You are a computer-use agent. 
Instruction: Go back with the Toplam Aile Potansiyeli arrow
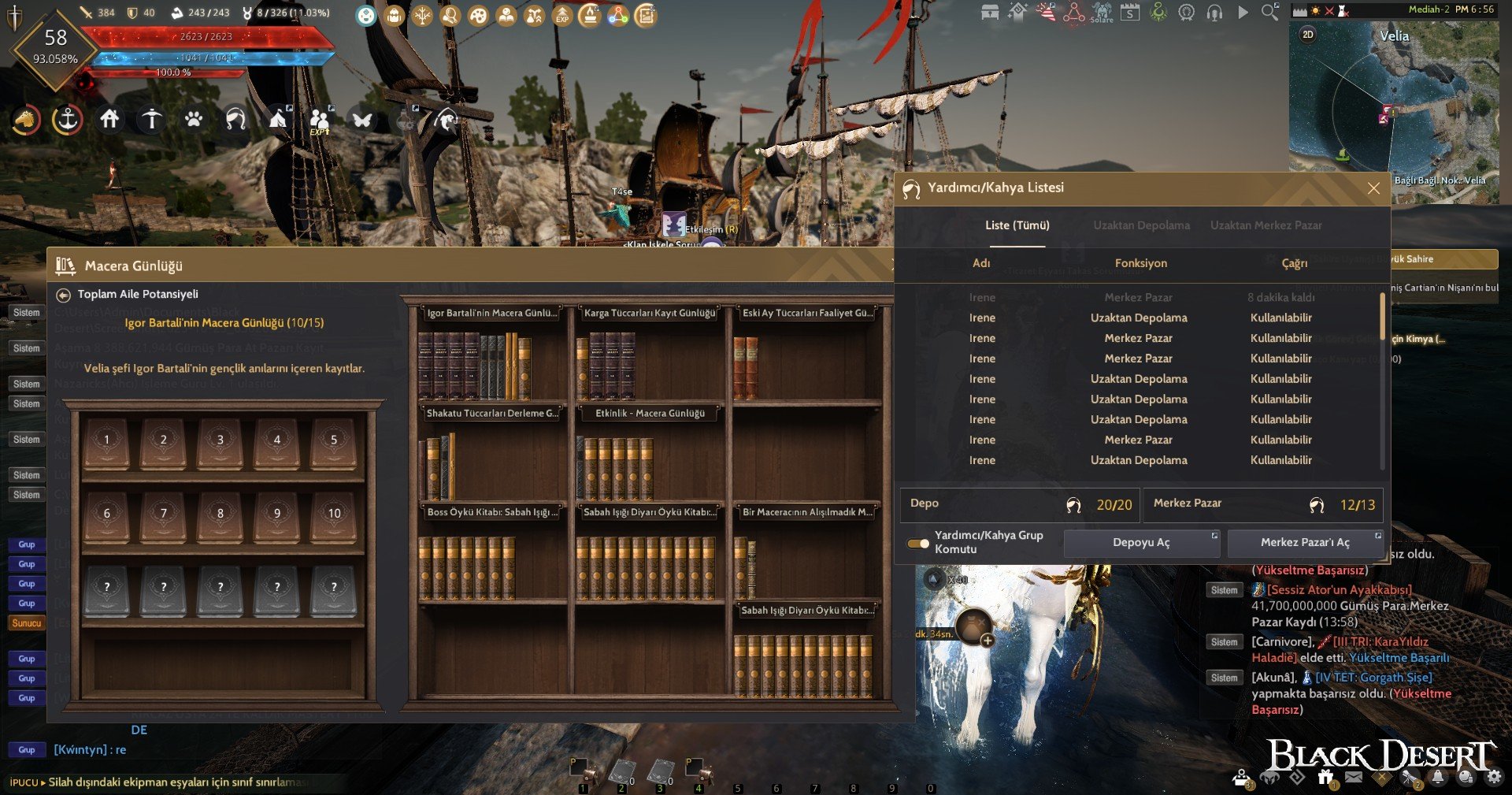tap(64, 295)
